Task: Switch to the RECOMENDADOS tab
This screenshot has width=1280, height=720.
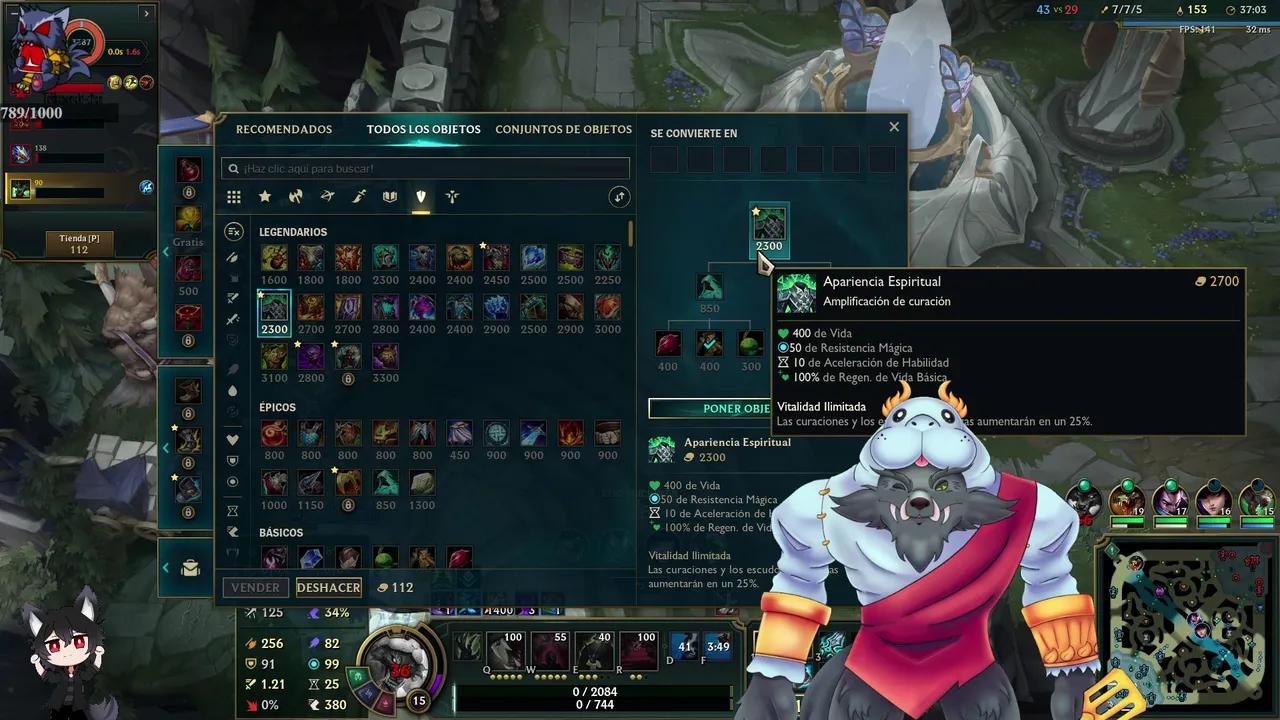Action: point(284,129)
